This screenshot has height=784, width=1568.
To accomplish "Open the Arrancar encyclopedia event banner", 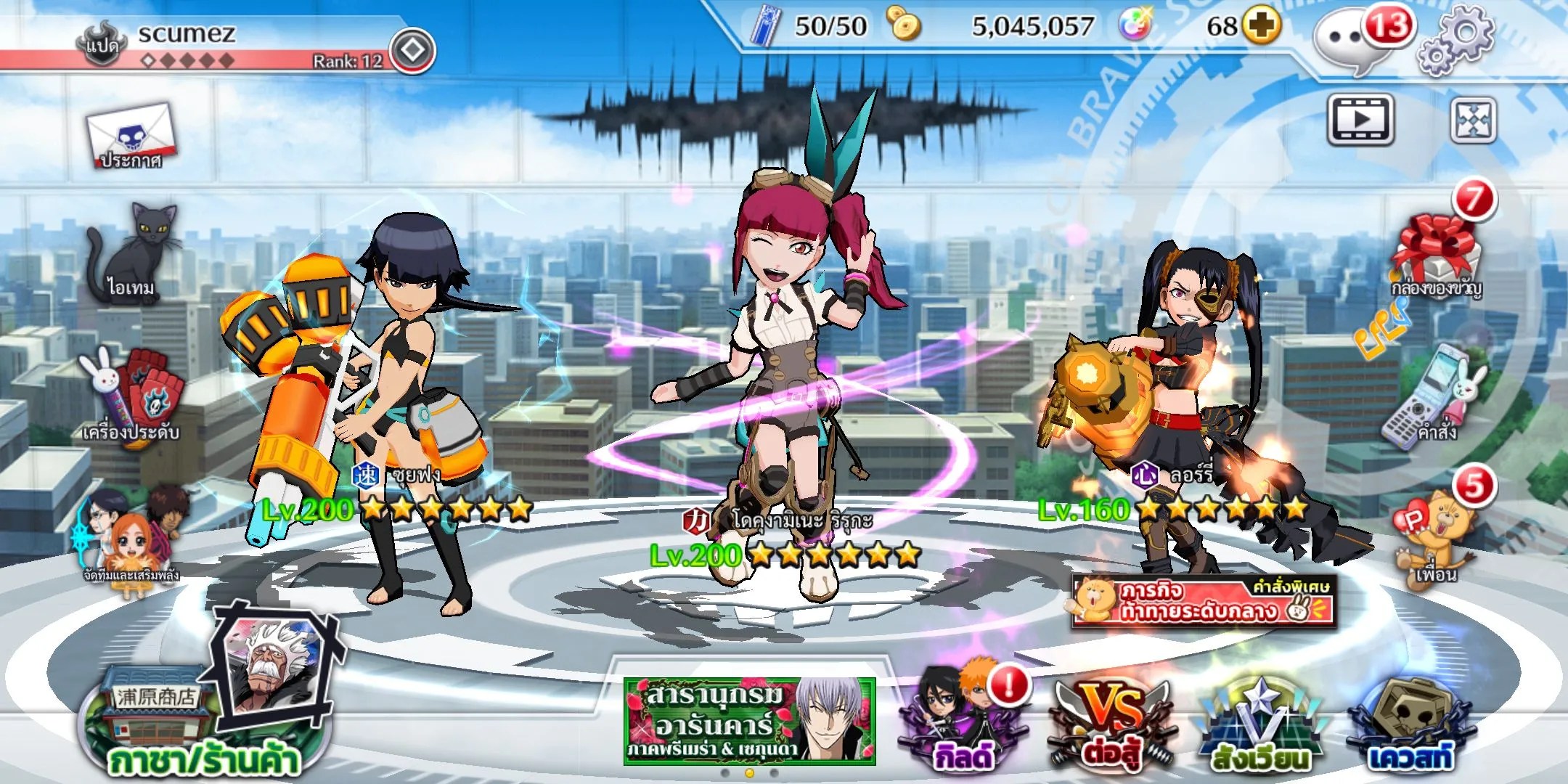I will point(749,722).
